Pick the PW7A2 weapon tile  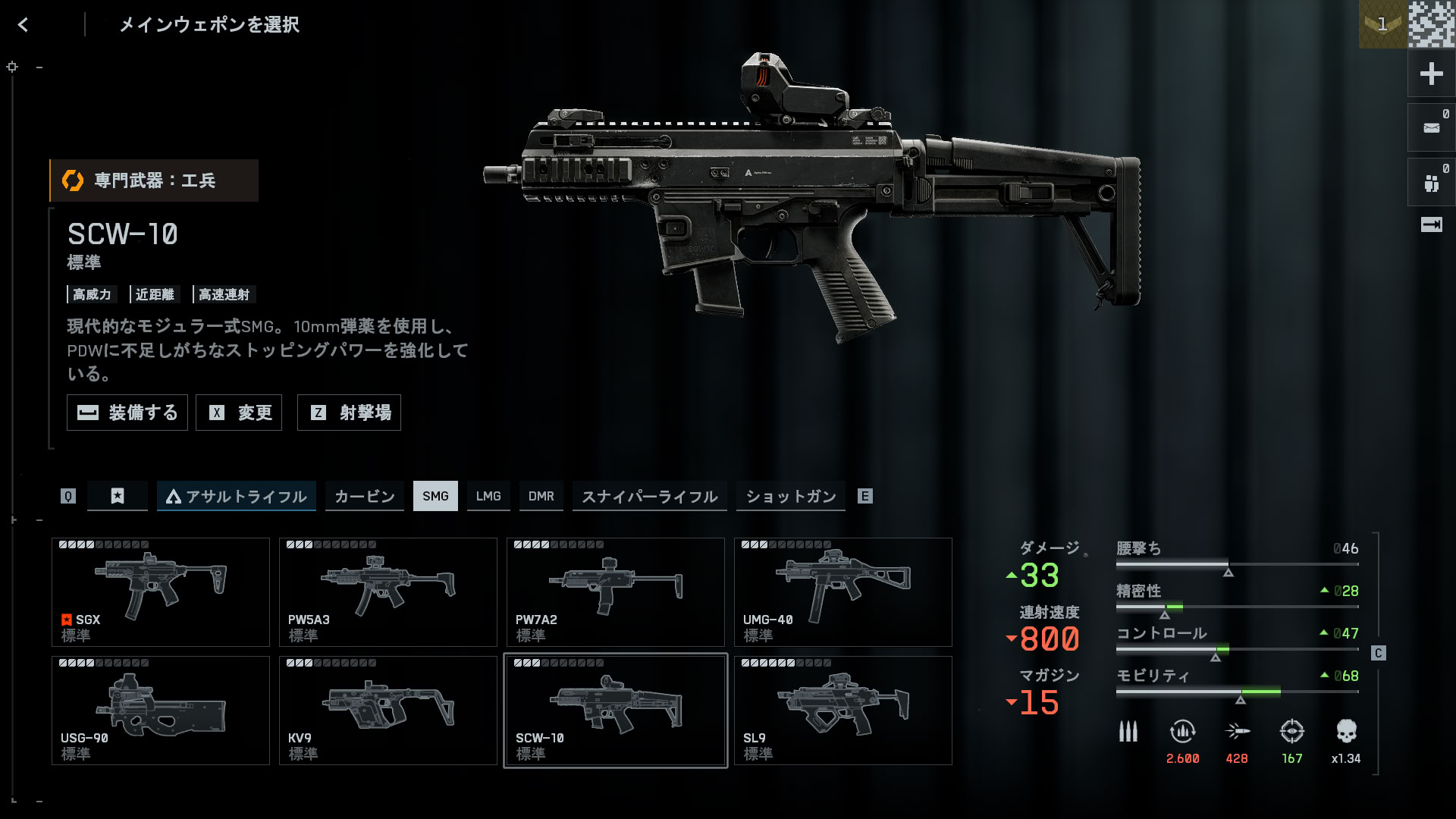click(x=616, y=592)
